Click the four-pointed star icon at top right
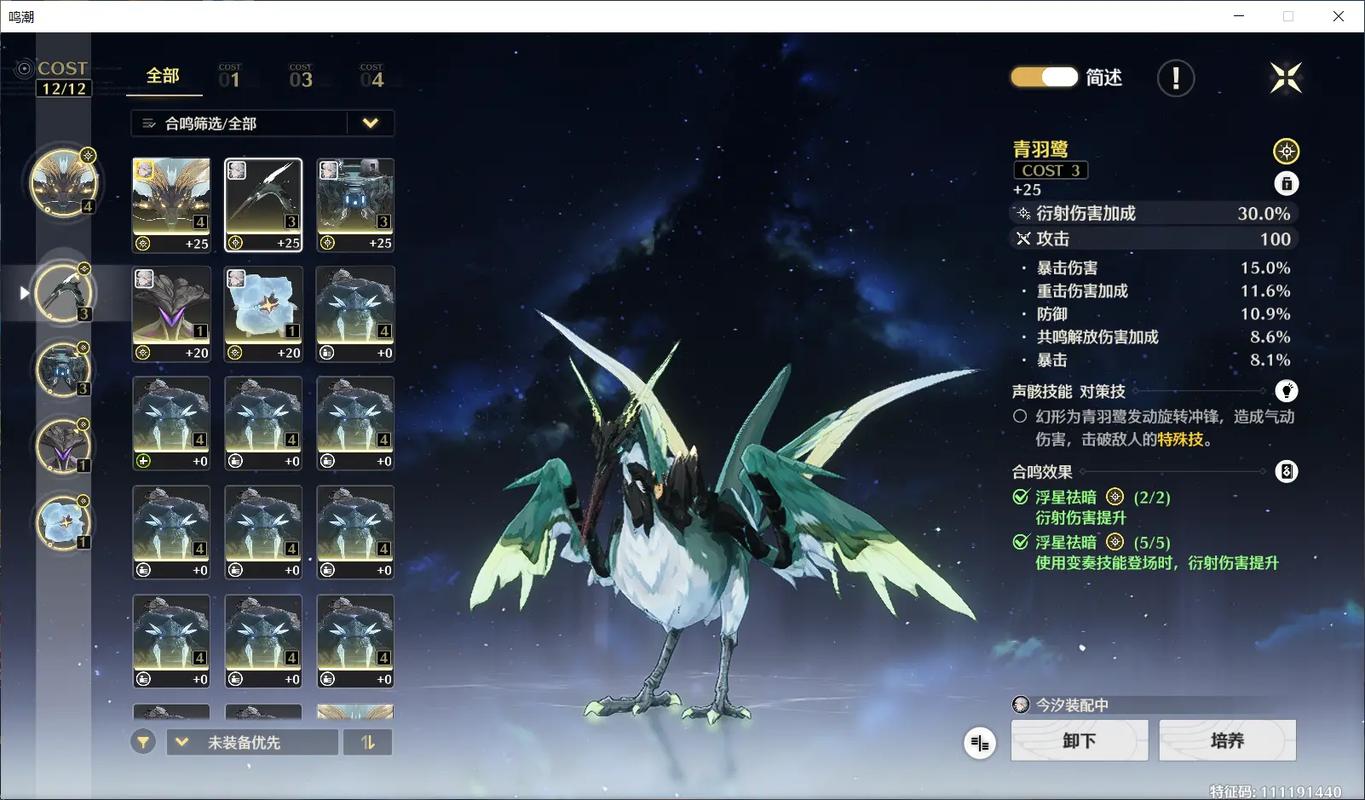Screen dimensions: 1365x800 click(x=1286, y=77)
